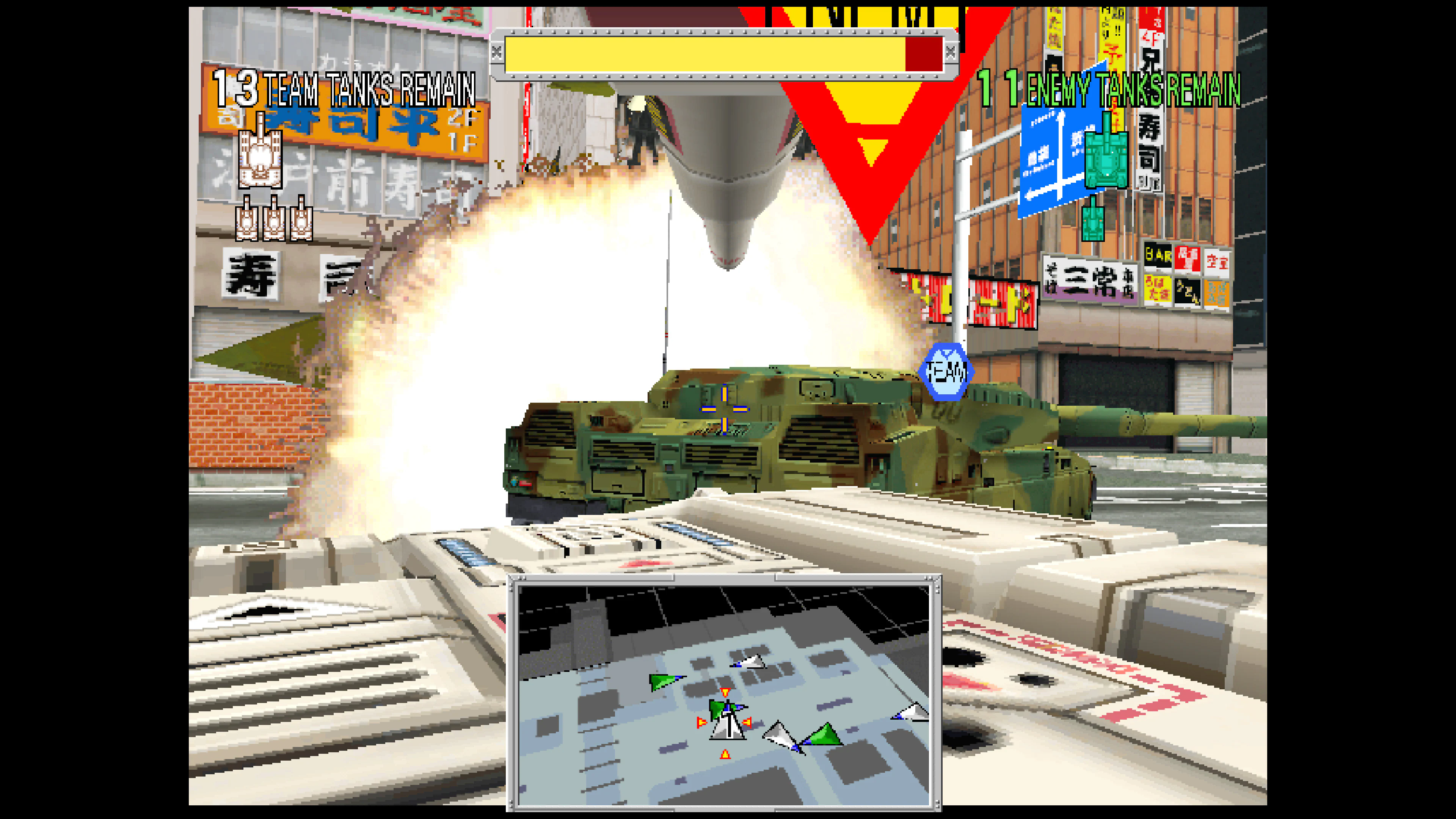Select the ENEMY TANKS REMAIN counter label
Screen dimensions: 1456x819
coord(1130,86)
